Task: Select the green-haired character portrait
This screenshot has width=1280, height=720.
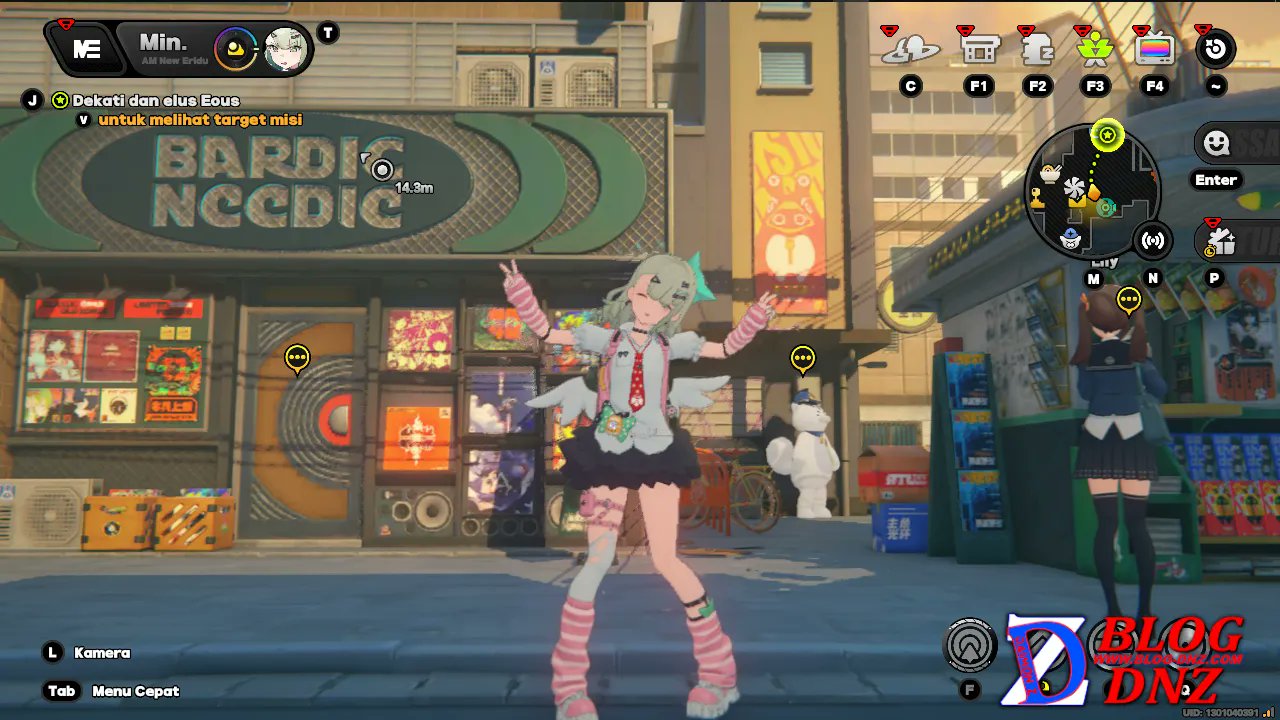Action: tap(285, 48)
